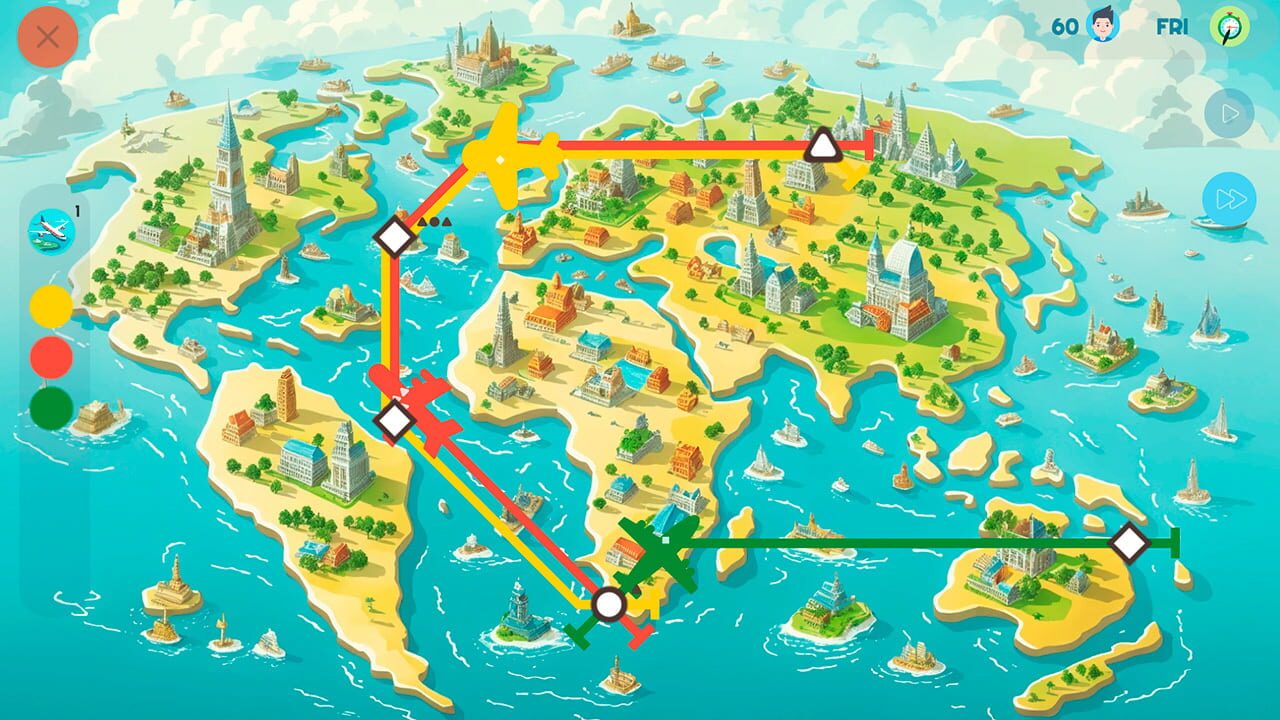Select the diamond airport on the eastern island

coord(1129,544)
